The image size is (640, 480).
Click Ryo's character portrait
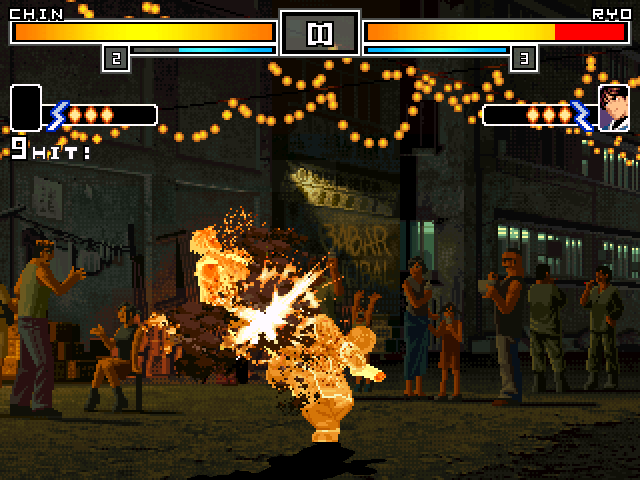click(x=613, y=108)
